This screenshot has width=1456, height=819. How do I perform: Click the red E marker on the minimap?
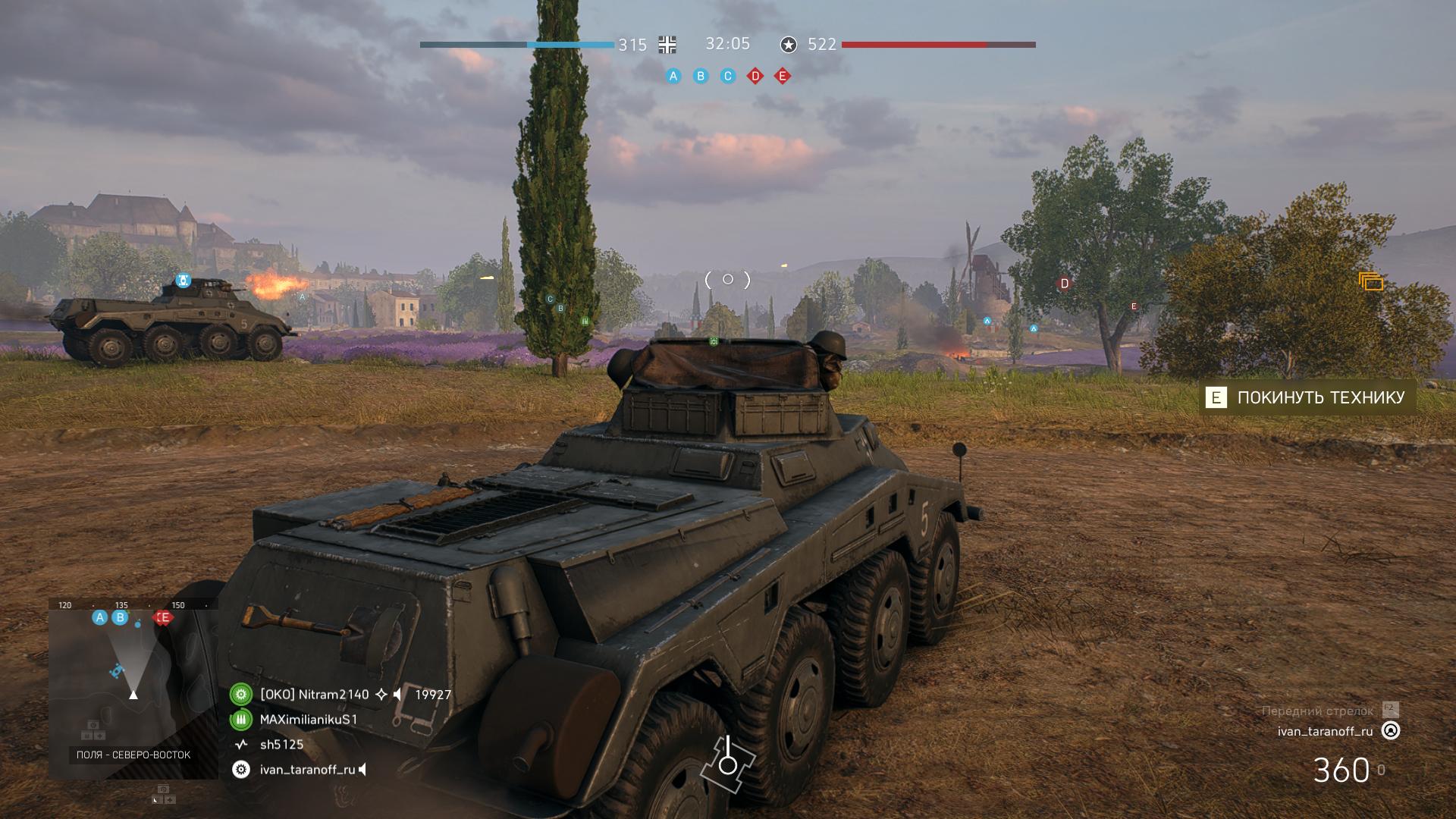(163, 618)
